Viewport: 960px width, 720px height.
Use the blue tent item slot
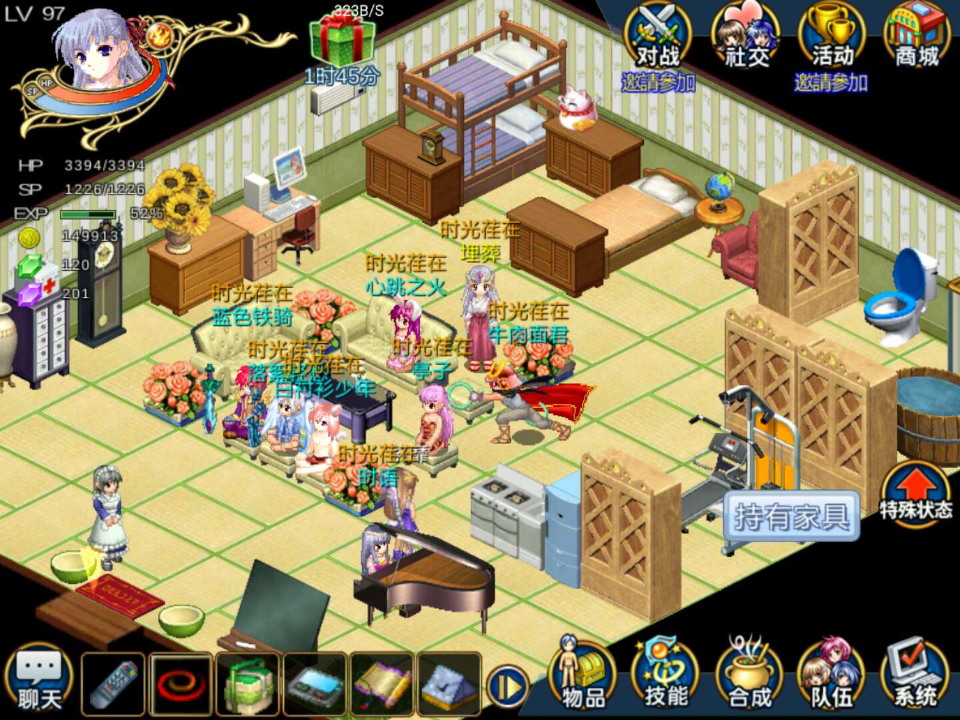pyautogui.click(x=449, y=685)
